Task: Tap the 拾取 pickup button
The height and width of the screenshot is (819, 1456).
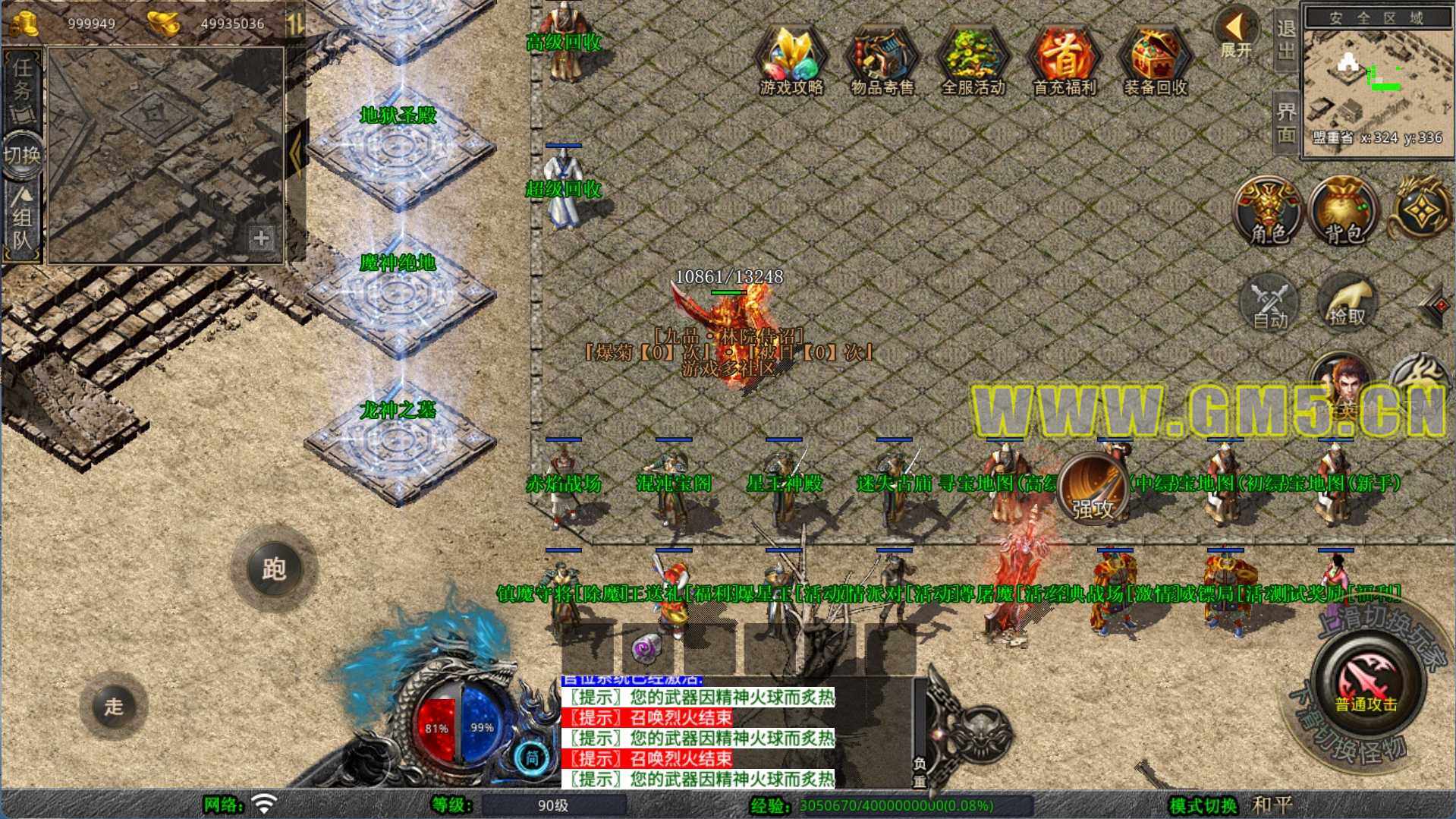Action: pos(1346,304)
